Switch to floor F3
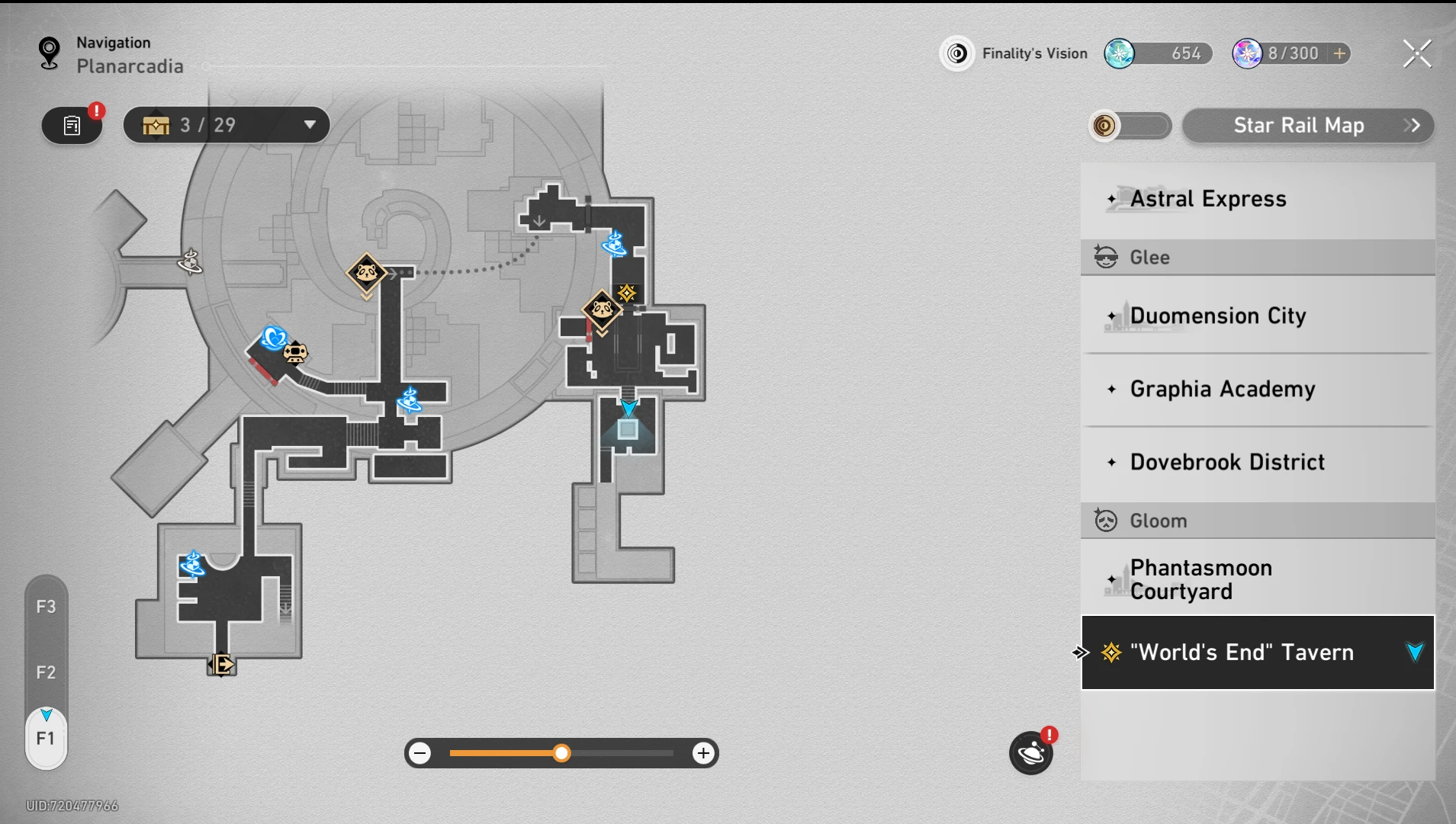1456x824 pixels. tap(46, 607)
